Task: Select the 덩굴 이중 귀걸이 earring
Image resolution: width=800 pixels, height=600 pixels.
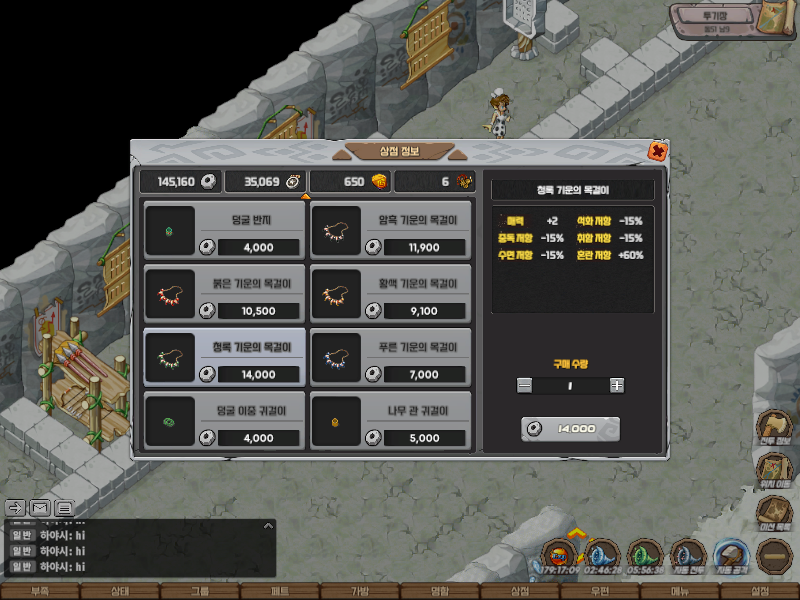Action: coord(224,420)
